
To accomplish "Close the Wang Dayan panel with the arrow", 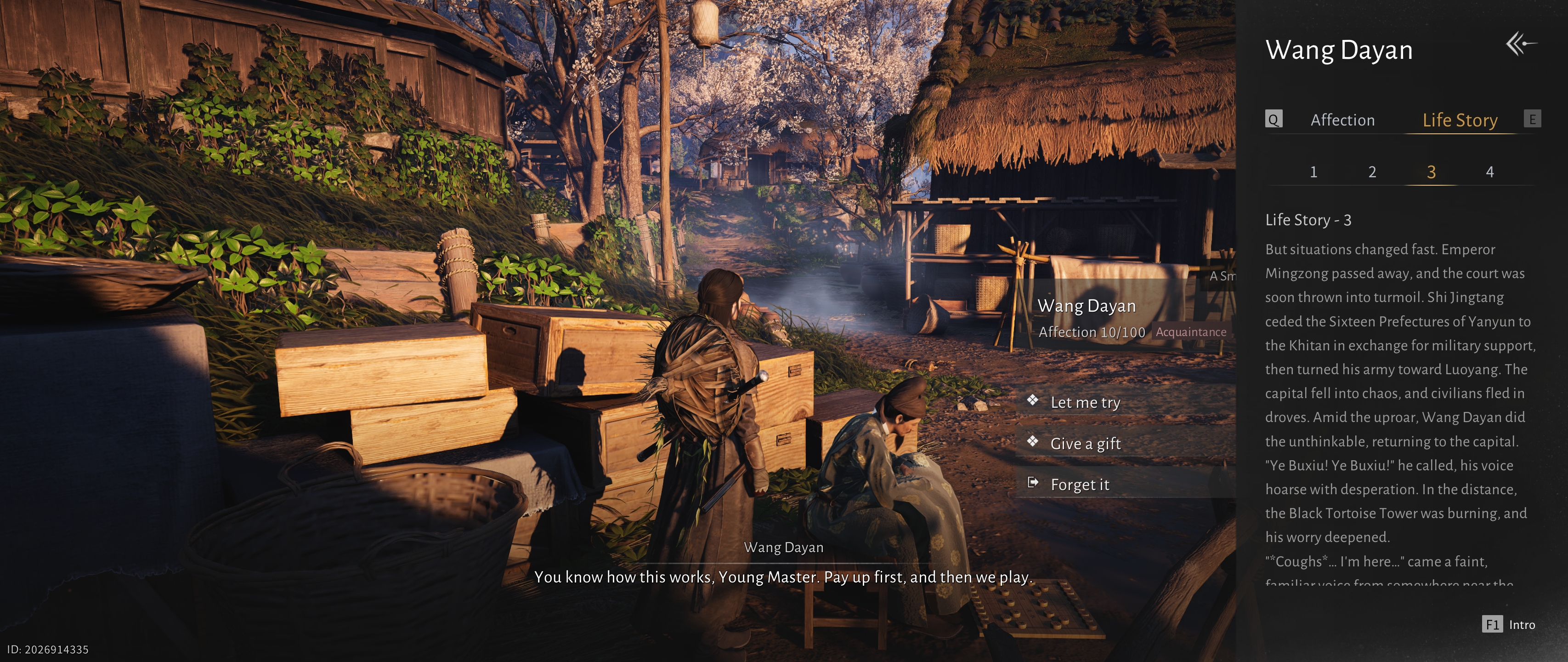I will point(1521,45).
